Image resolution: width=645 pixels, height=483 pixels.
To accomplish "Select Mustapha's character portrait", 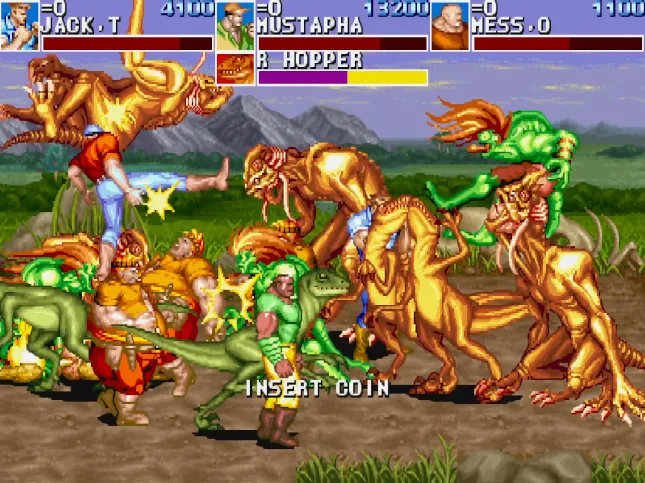I will pyautogui.click(x=235, y=26).
